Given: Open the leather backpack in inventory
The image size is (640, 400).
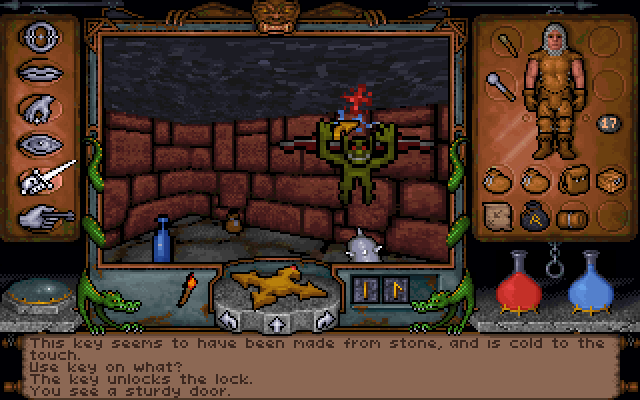Looking at the screenshot, I should [x=573, y=180].
